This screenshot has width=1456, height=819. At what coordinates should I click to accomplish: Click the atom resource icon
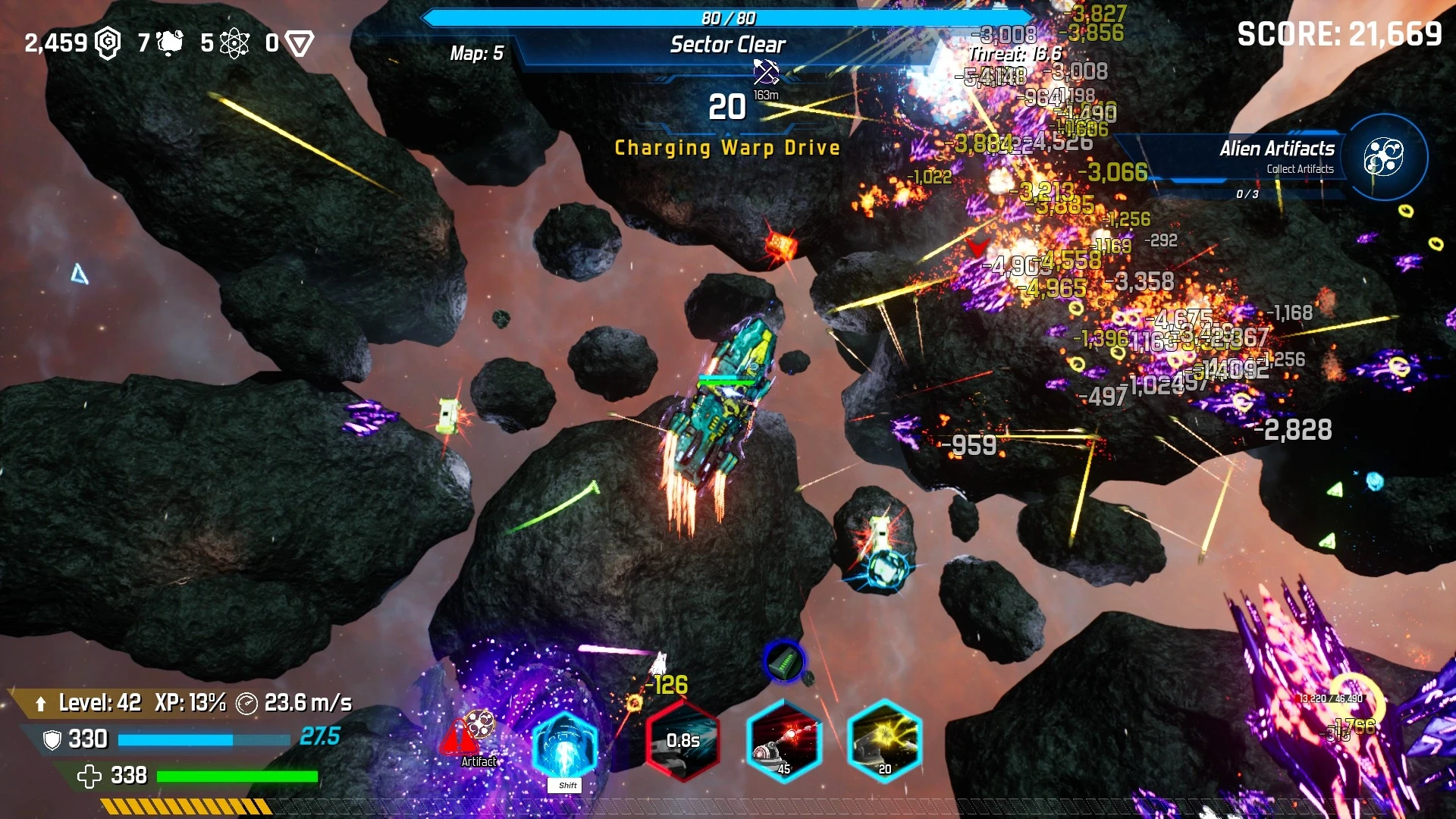point(234,43)
